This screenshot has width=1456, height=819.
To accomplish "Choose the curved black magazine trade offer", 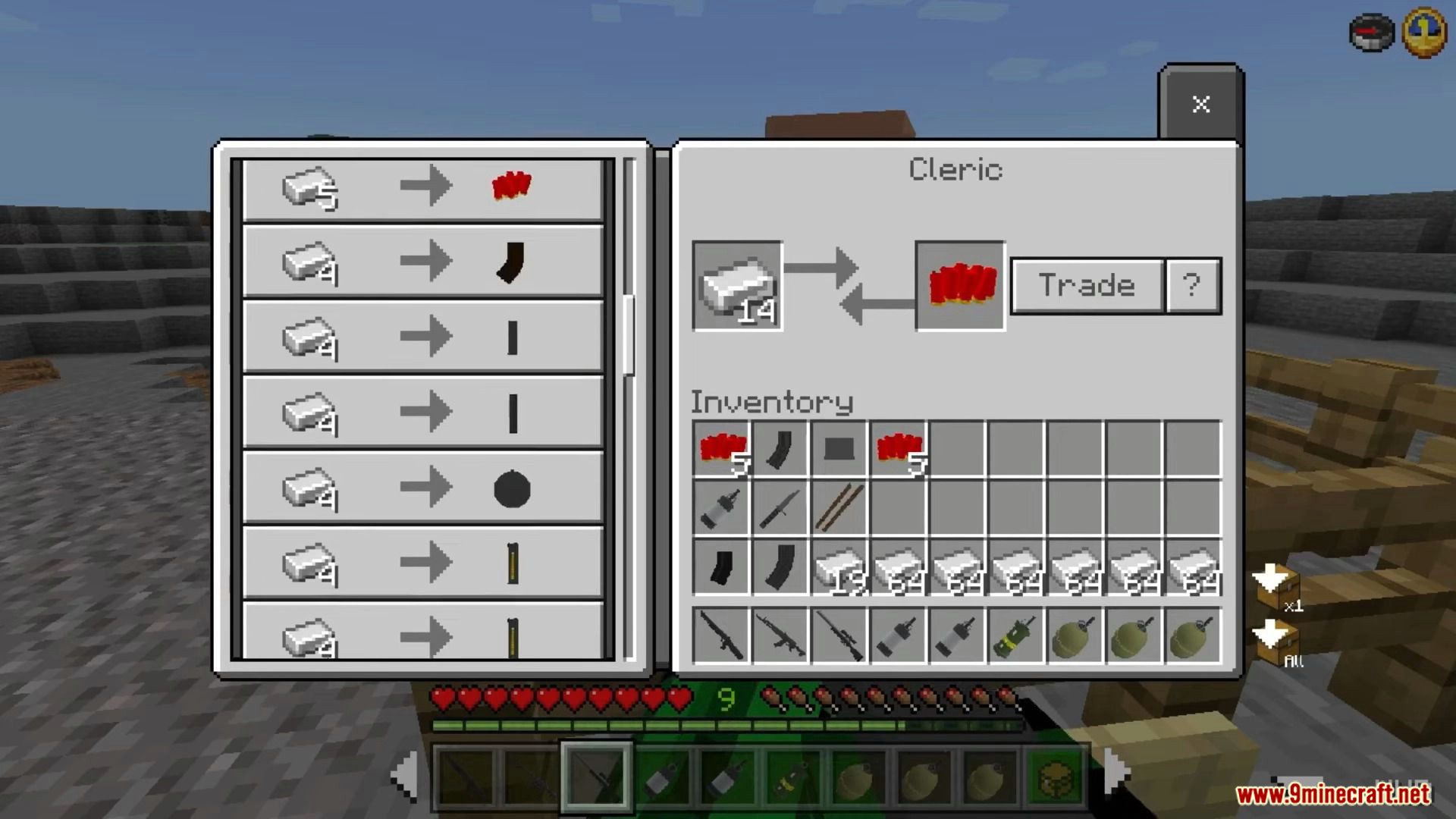I will click(x=422, y=262).
